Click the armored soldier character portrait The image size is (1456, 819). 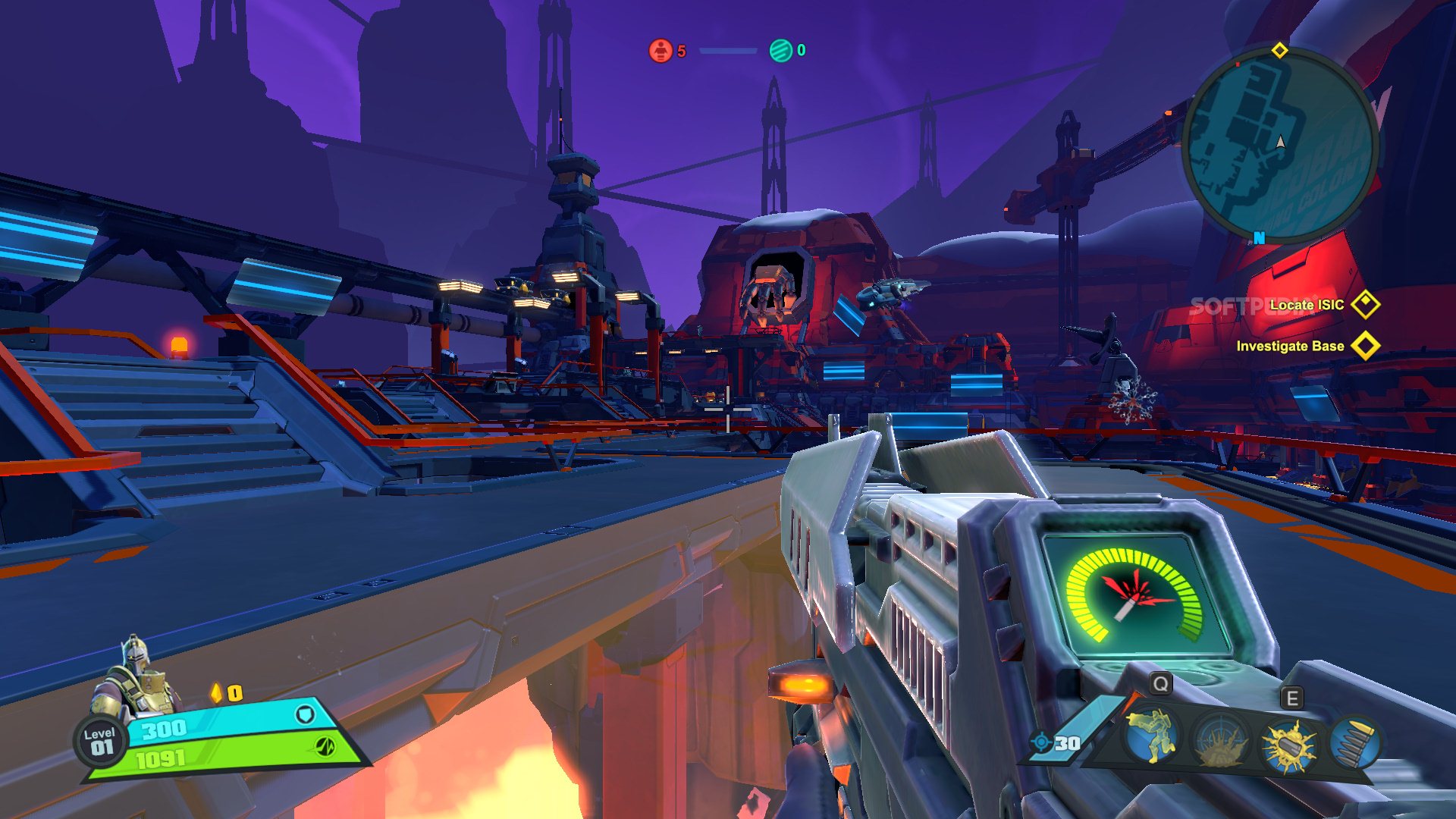[136, 679]
